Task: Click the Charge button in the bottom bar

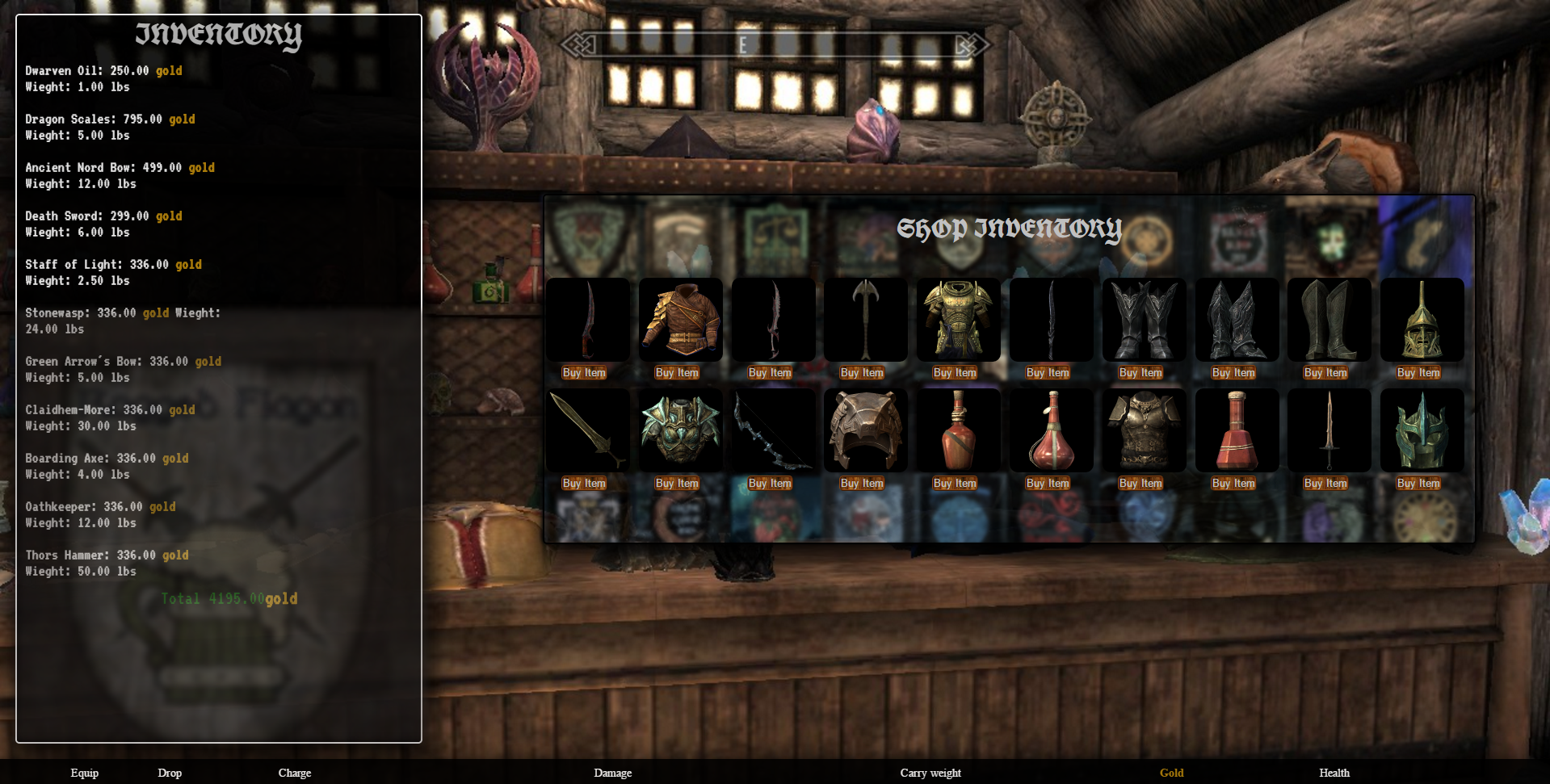Action: pyautogui.click(x=294, y=773)
